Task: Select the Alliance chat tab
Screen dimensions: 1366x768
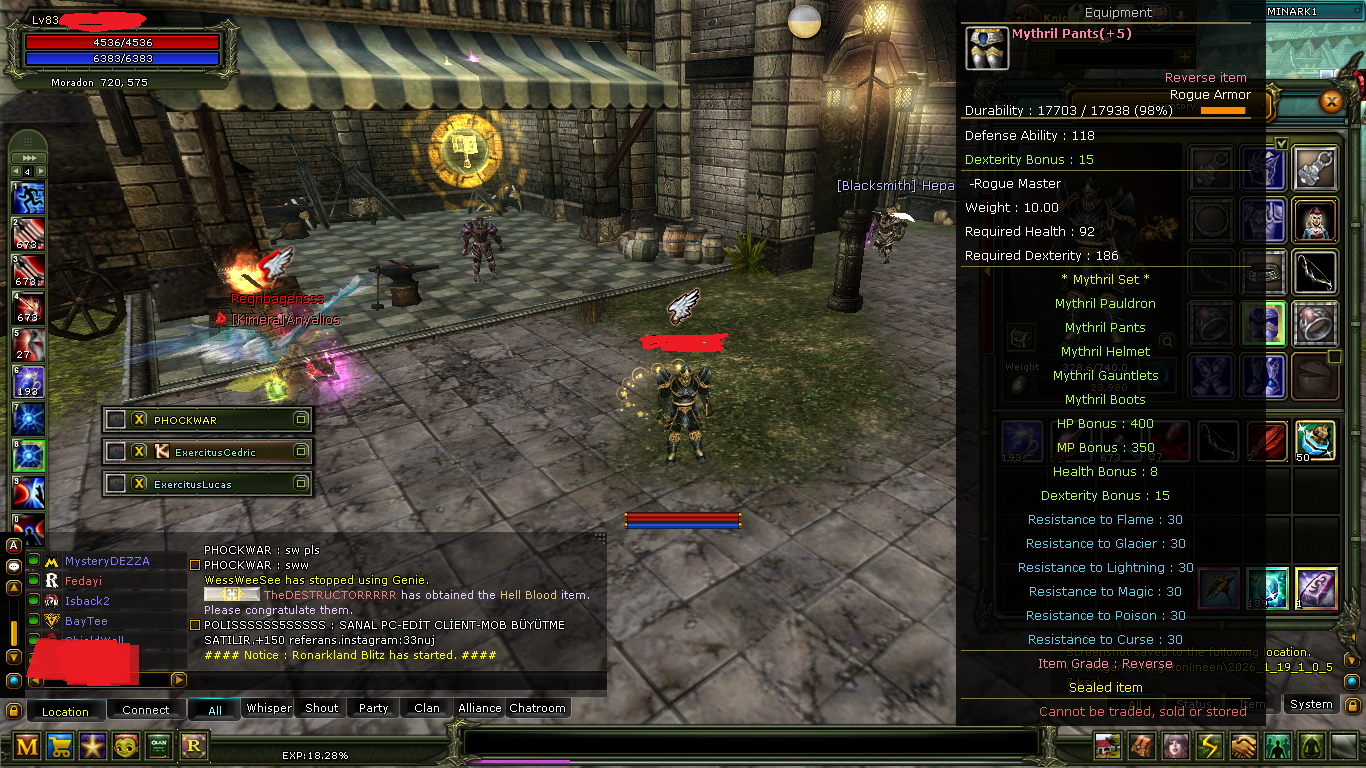Action: [479, 708]
